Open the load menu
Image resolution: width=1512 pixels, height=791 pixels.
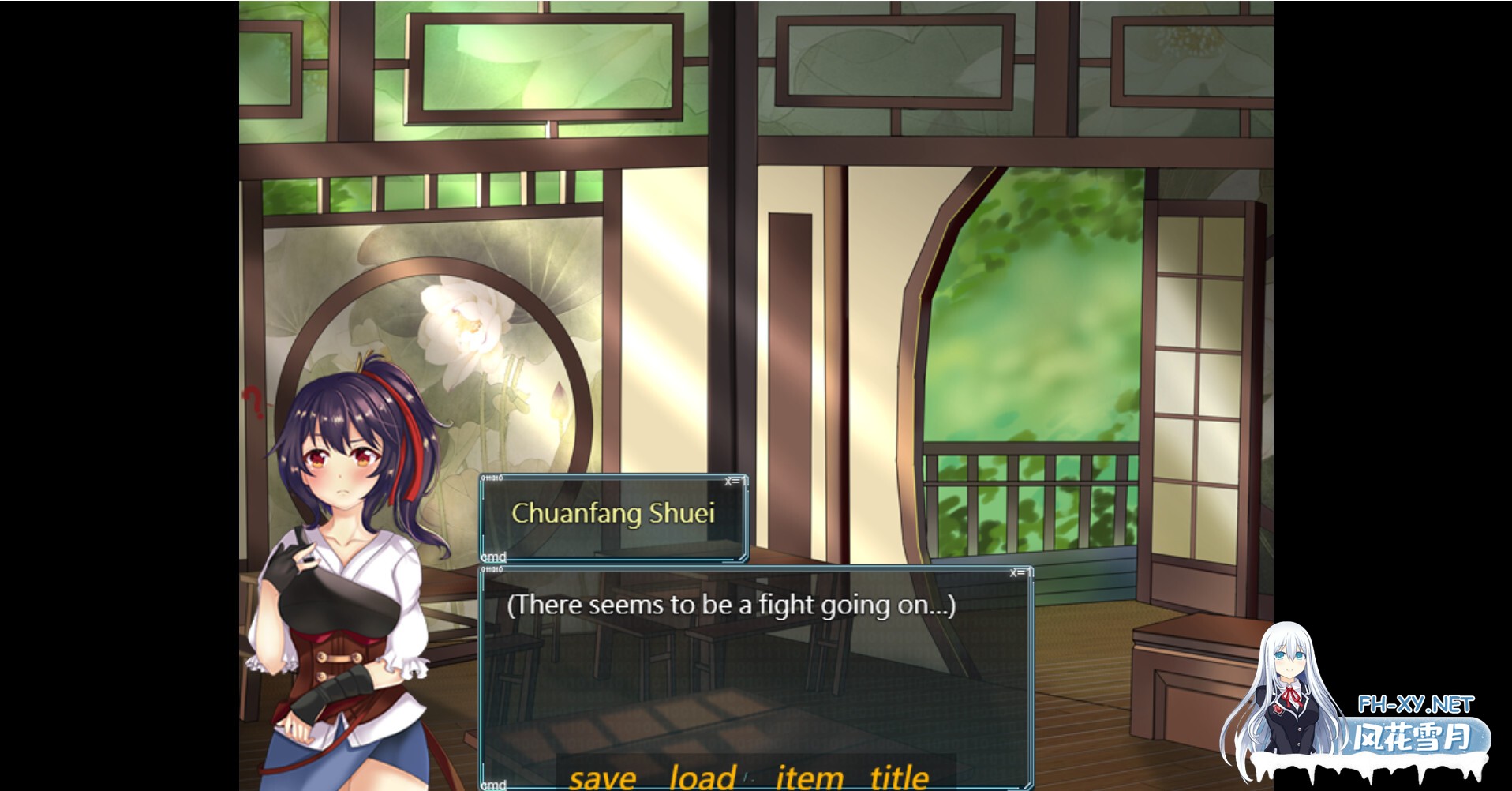click(x=701, y=778)
